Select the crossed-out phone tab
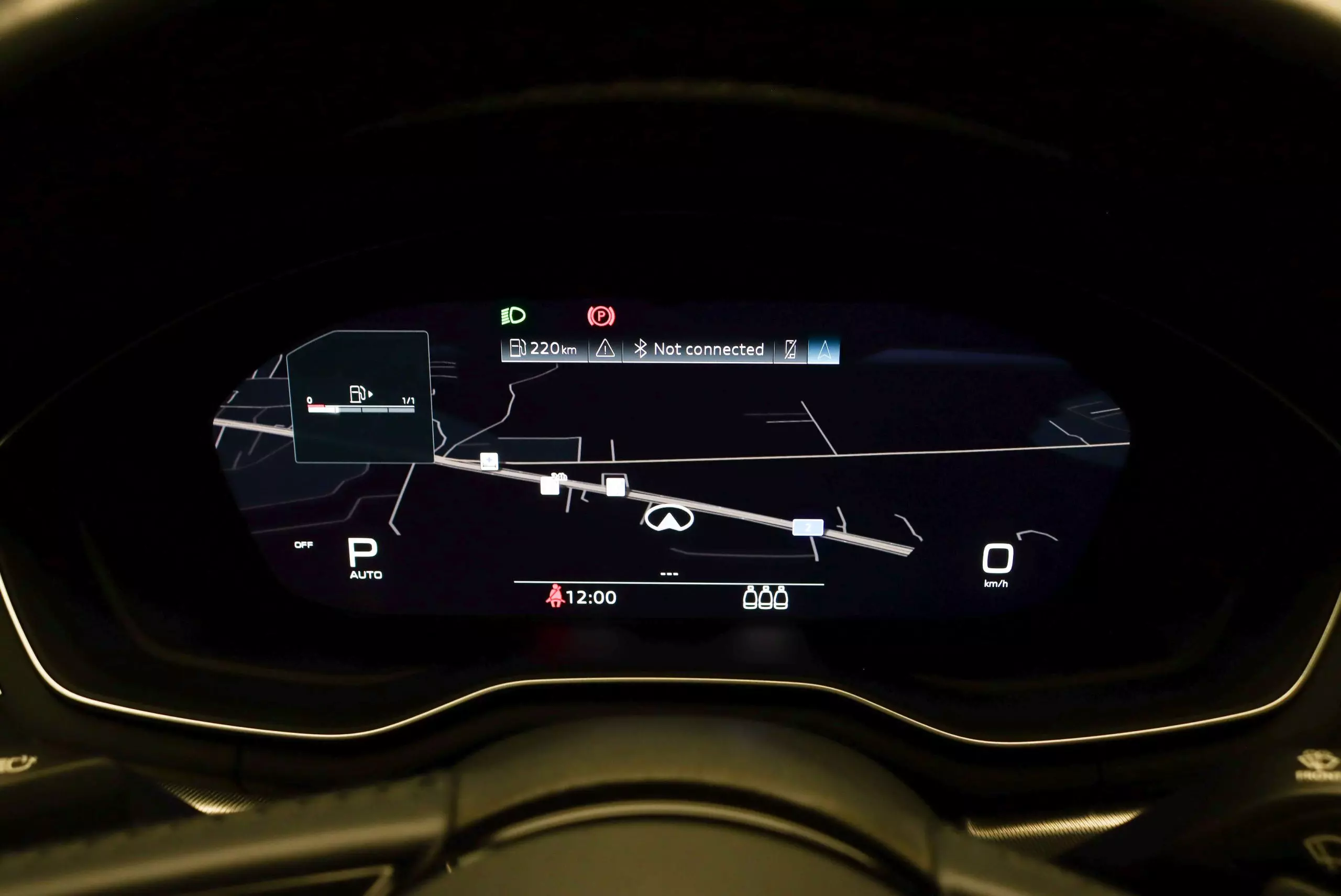Viewport: 1341px width, 896px height. (790, 349)
